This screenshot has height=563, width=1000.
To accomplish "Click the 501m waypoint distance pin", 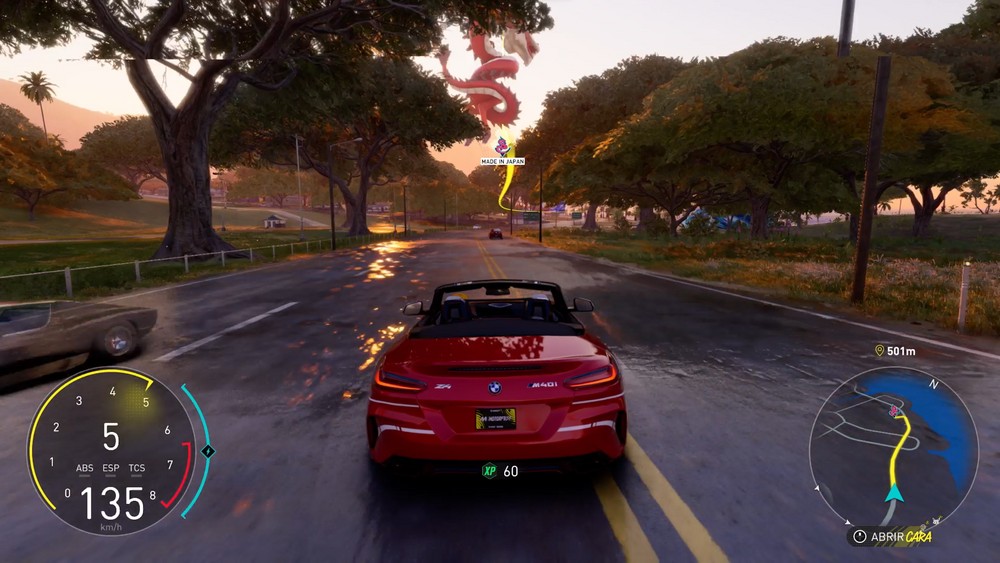I will [880, 351].
